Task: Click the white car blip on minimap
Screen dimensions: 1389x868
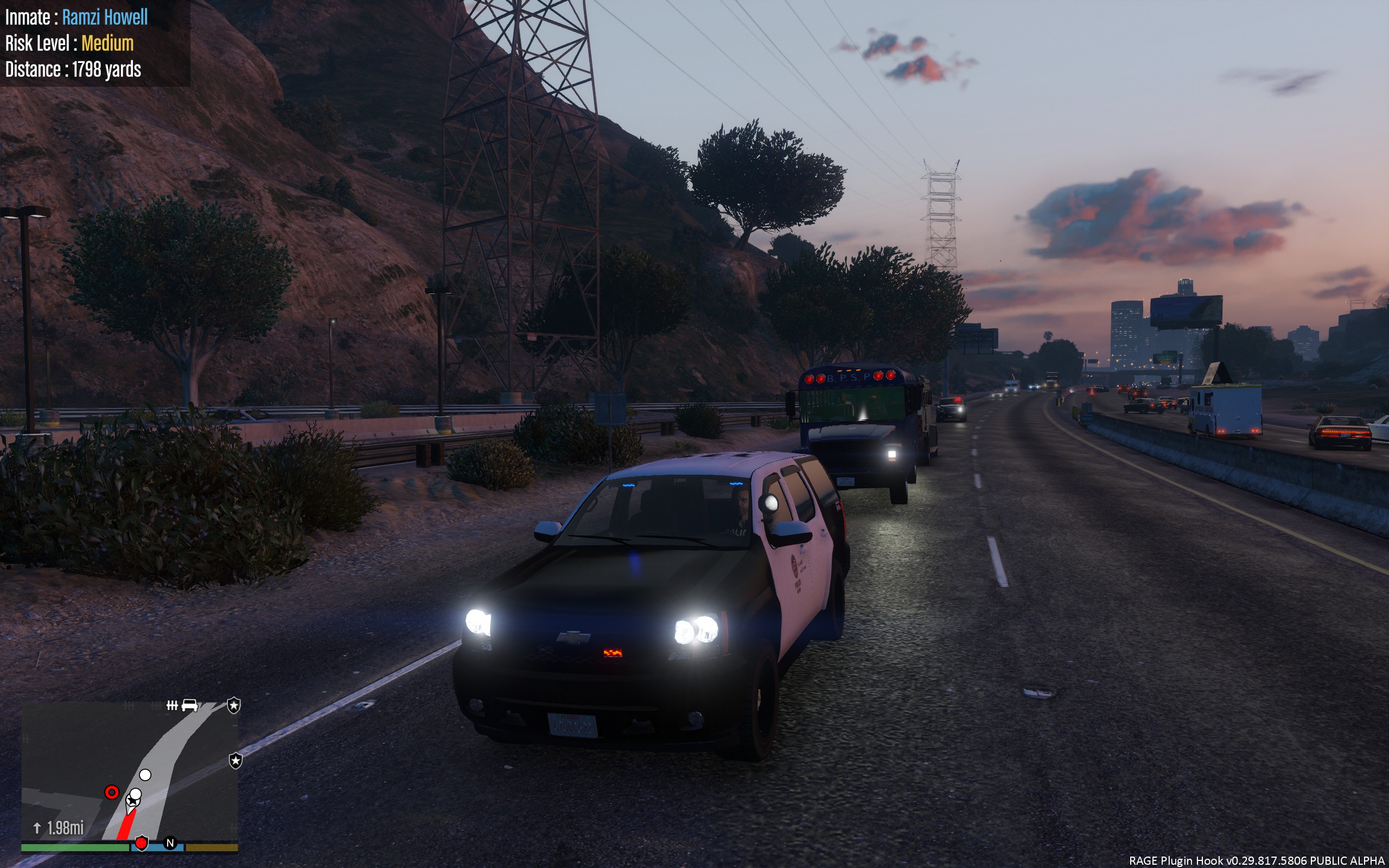Action: click(189, 705)
